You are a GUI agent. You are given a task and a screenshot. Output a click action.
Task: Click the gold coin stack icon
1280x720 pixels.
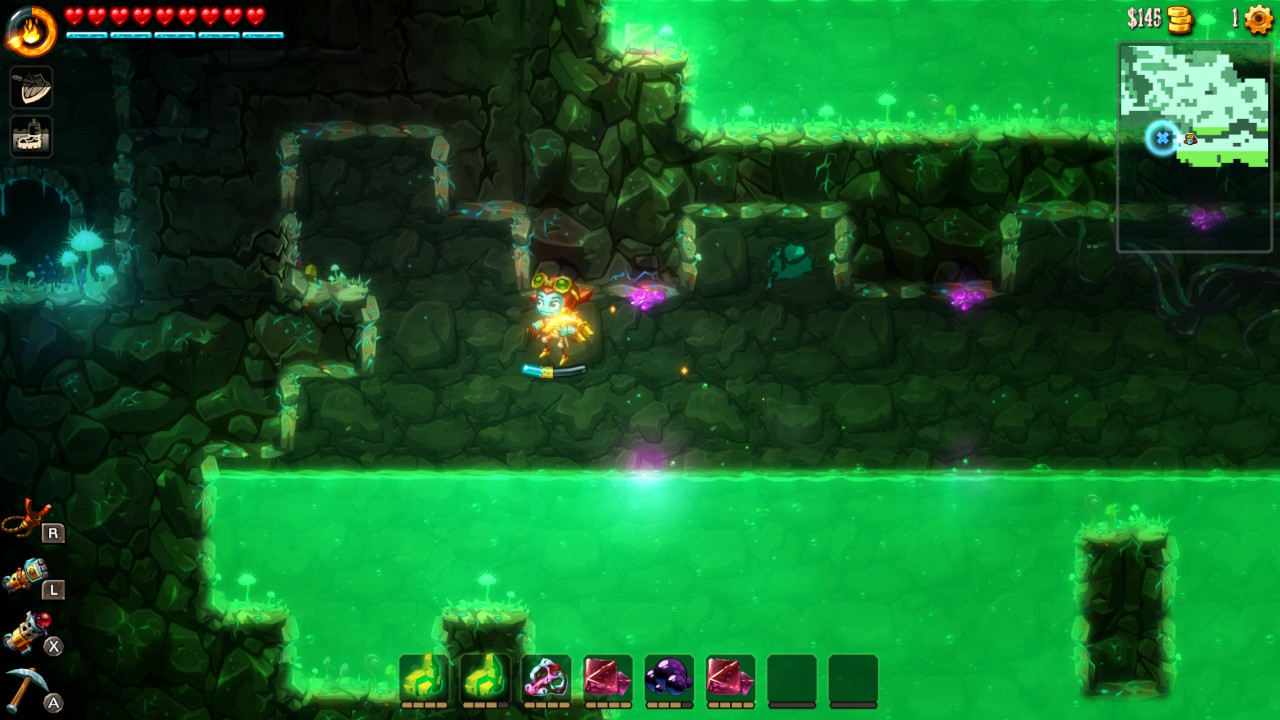click(1181, 19)
